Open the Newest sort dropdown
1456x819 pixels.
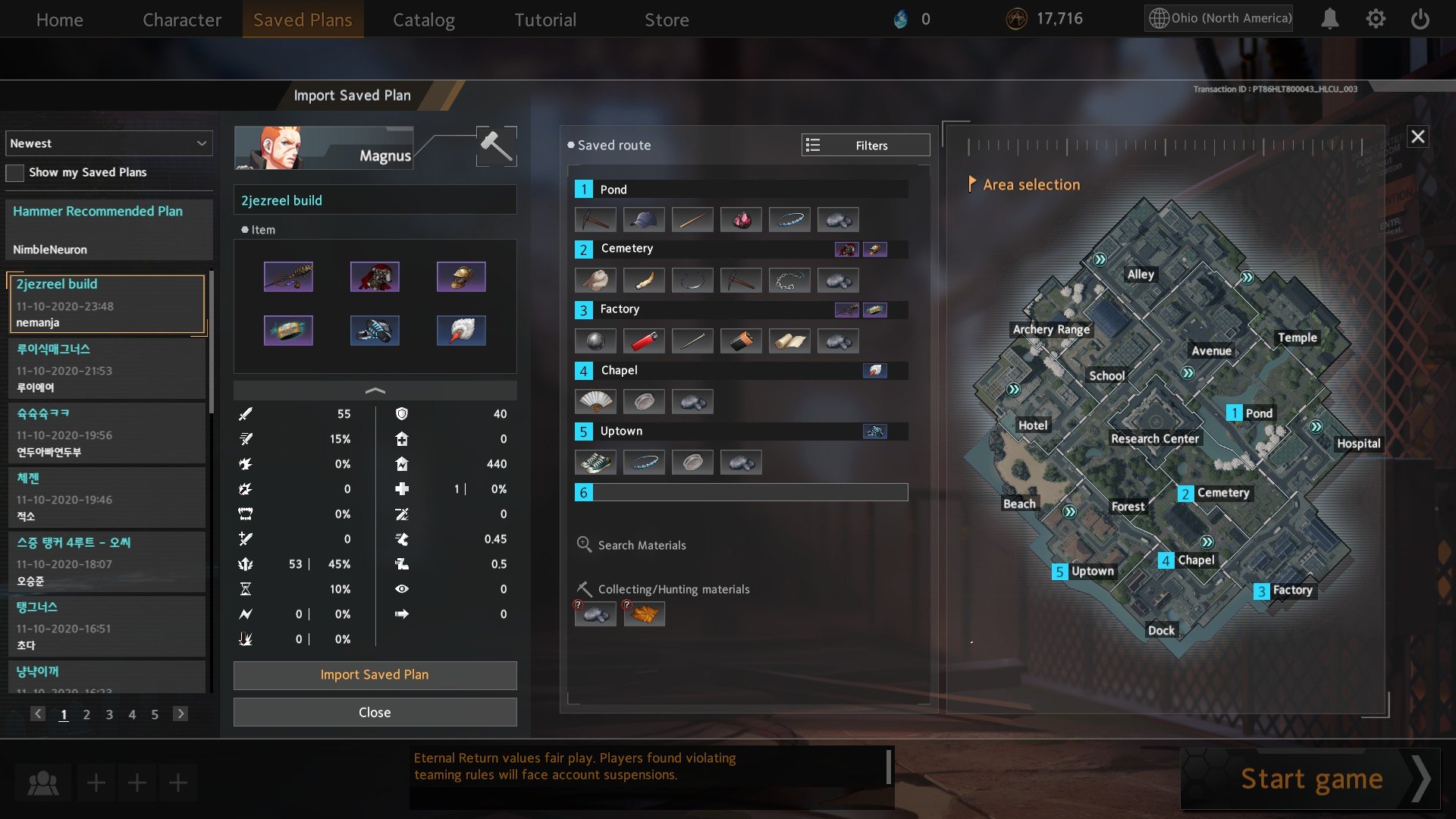tap(109, 143)
